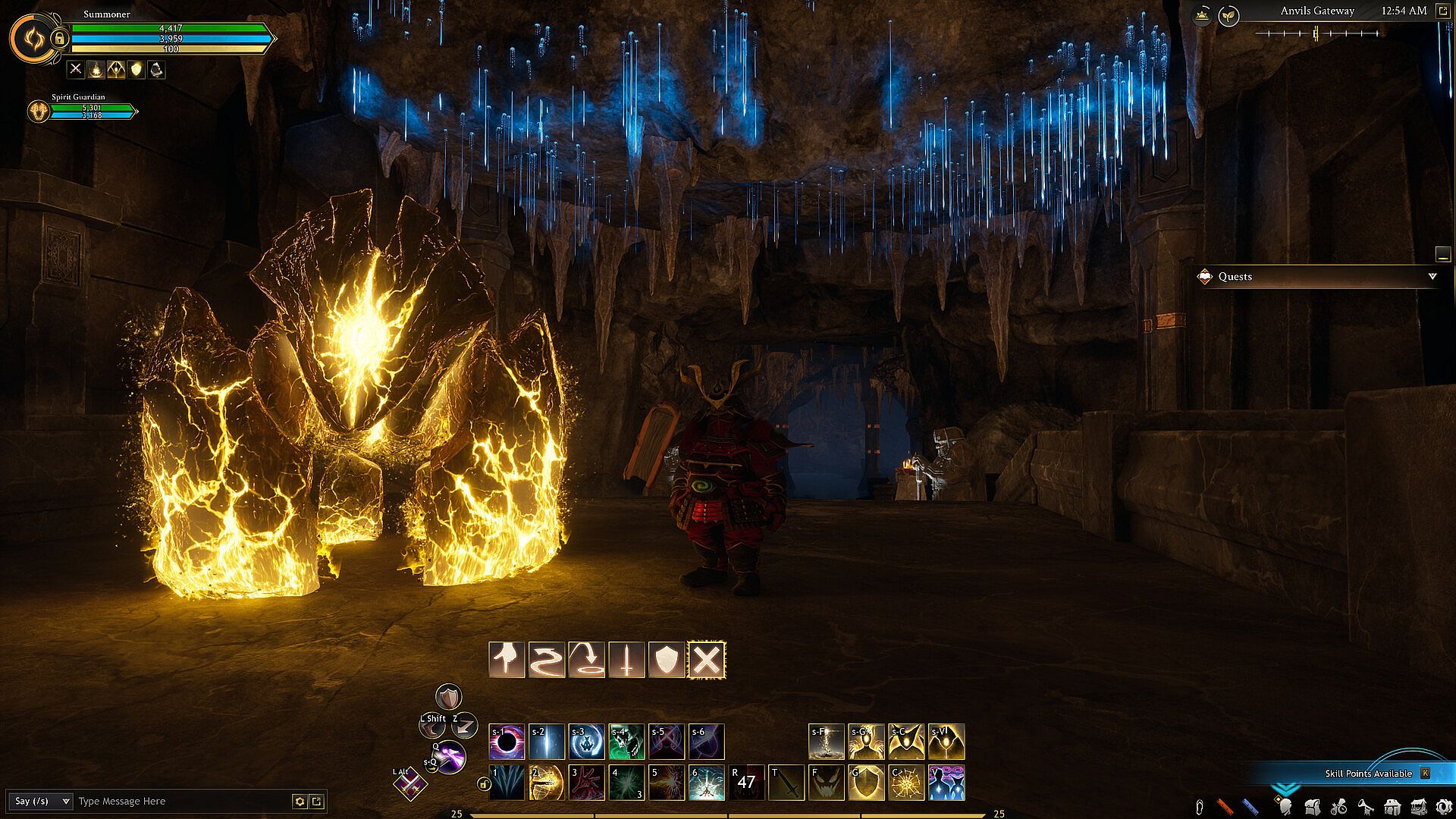Screen dimensions: 1456x819
Task: Select the pet attack sword command
Action: coord(626,660)
